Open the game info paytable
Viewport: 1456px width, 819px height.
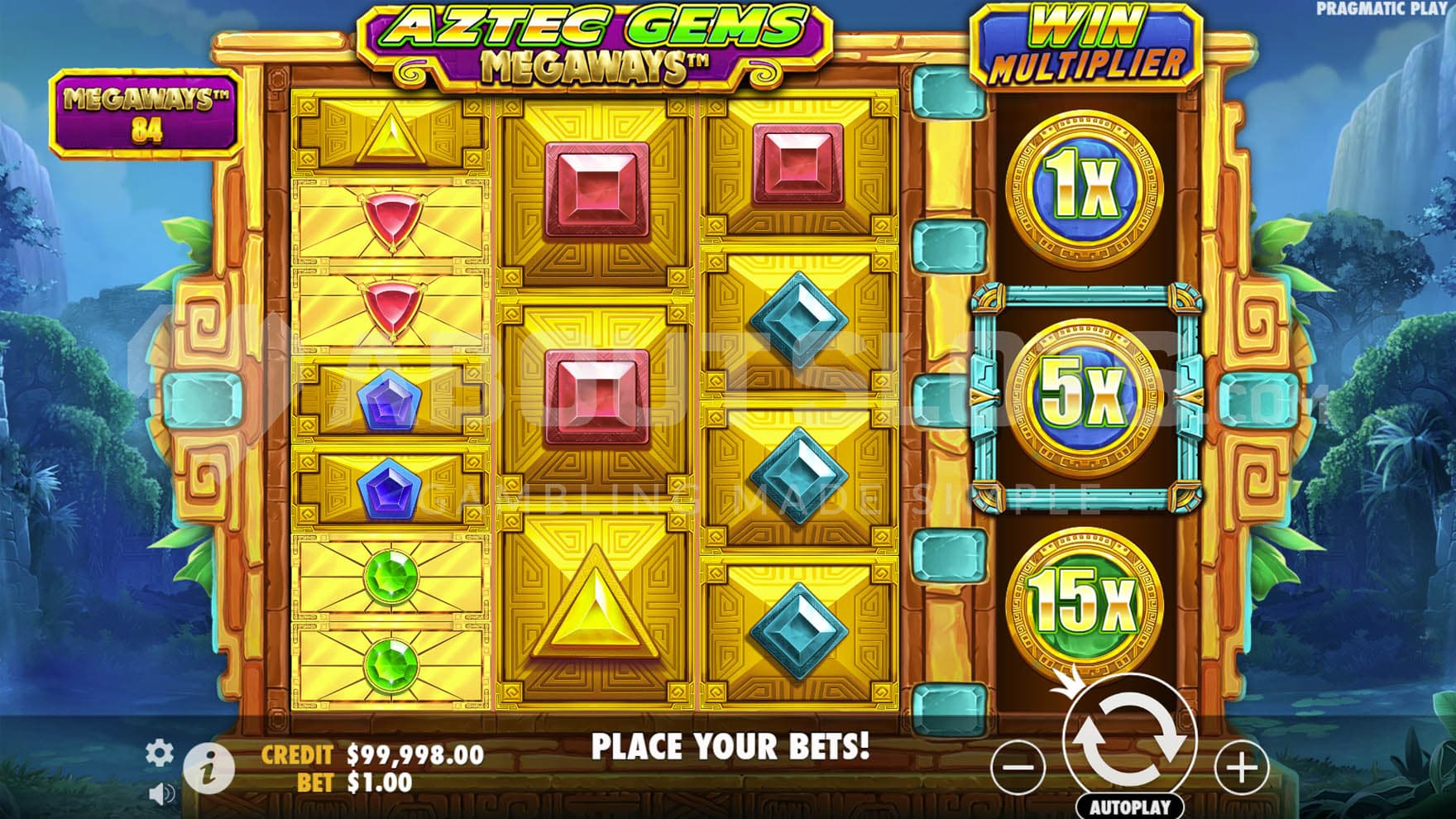(x=208, y=769)
